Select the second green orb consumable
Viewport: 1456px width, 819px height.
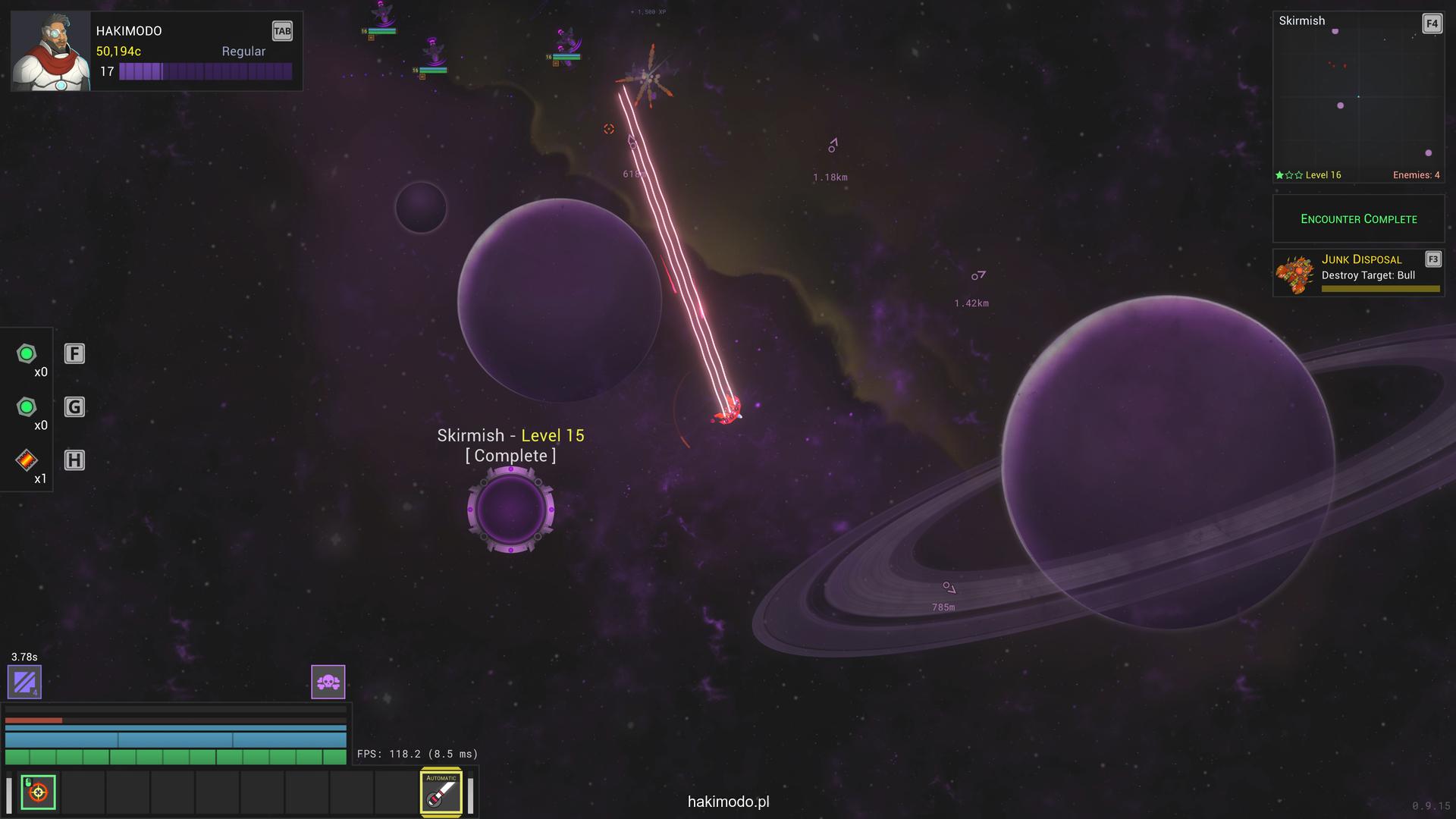pyautogui.click(x=27, y=407)
